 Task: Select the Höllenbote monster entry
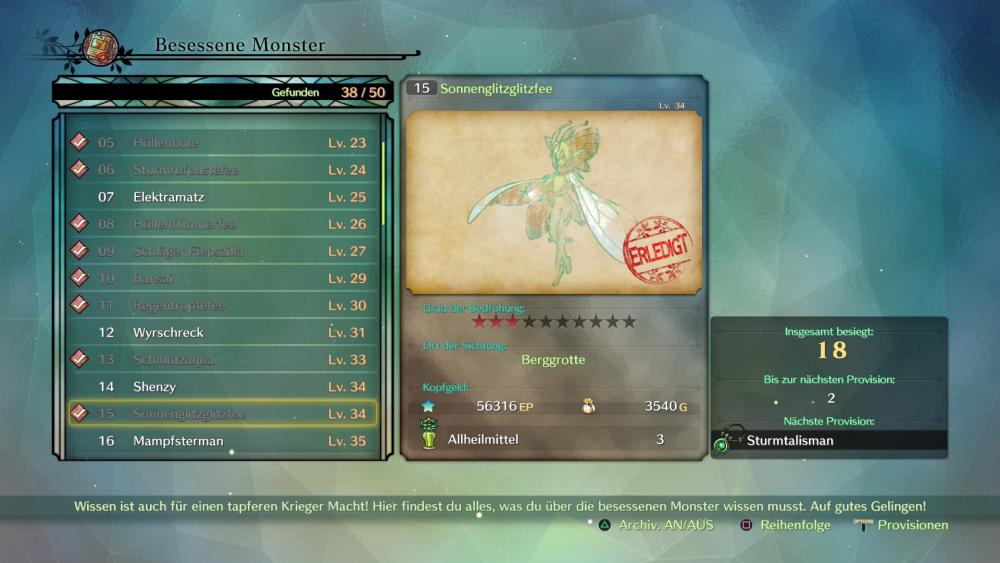222,143
